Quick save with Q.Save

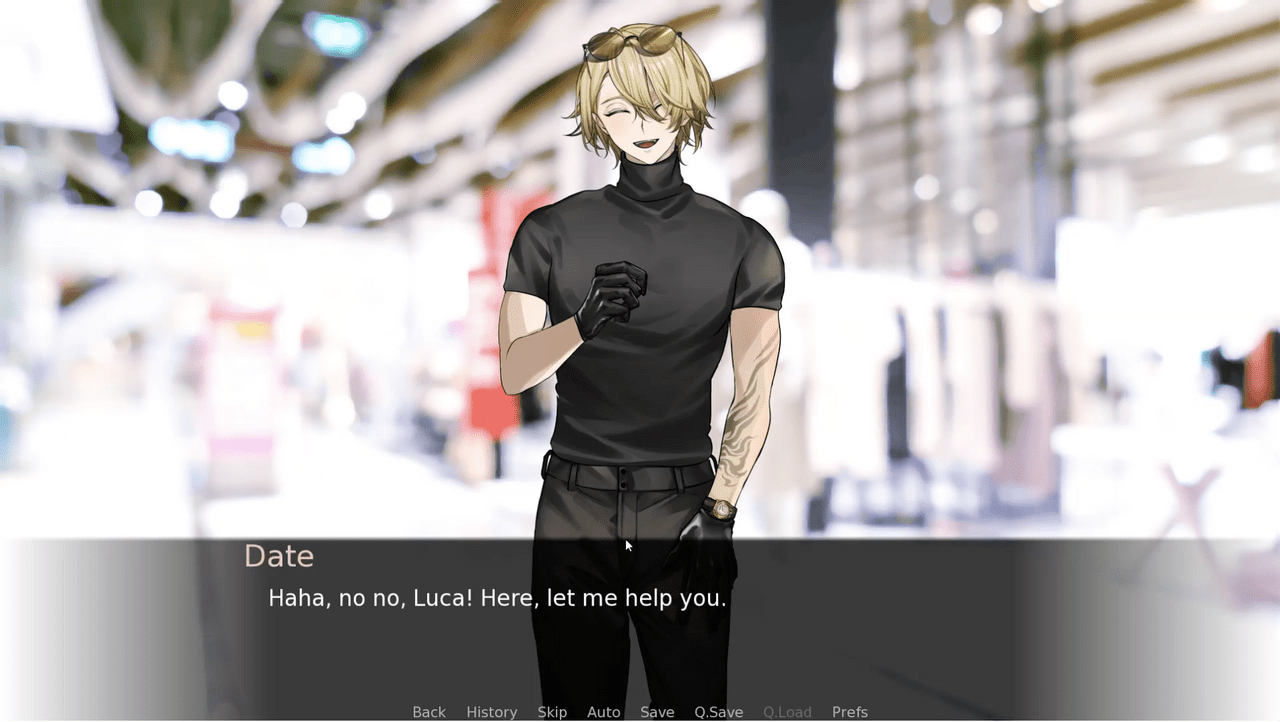pyautogui.click(x=718, y=712)
